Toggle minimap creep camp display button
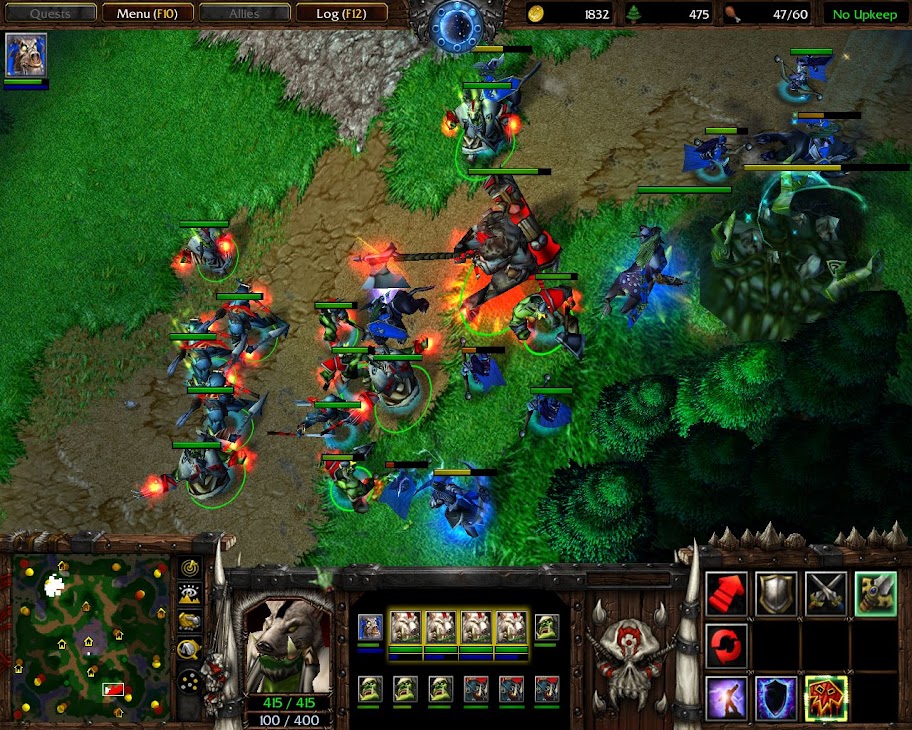912x730 pixels. (189, 649)
